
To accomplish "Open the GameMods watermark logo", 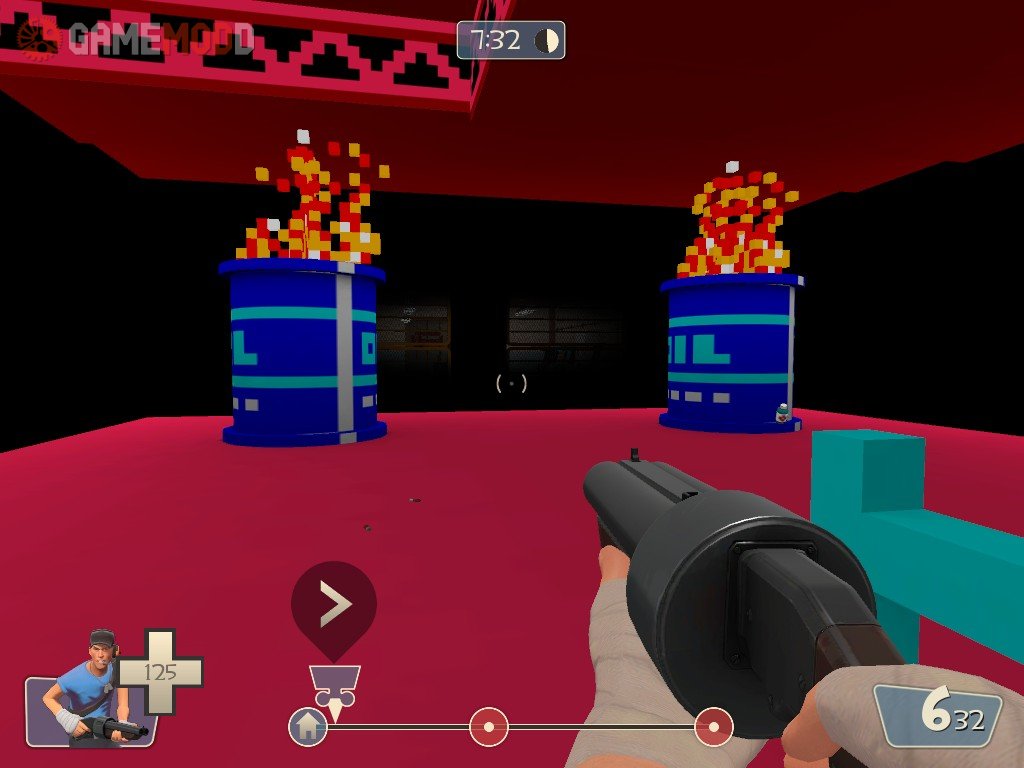I will pos(137,38).
